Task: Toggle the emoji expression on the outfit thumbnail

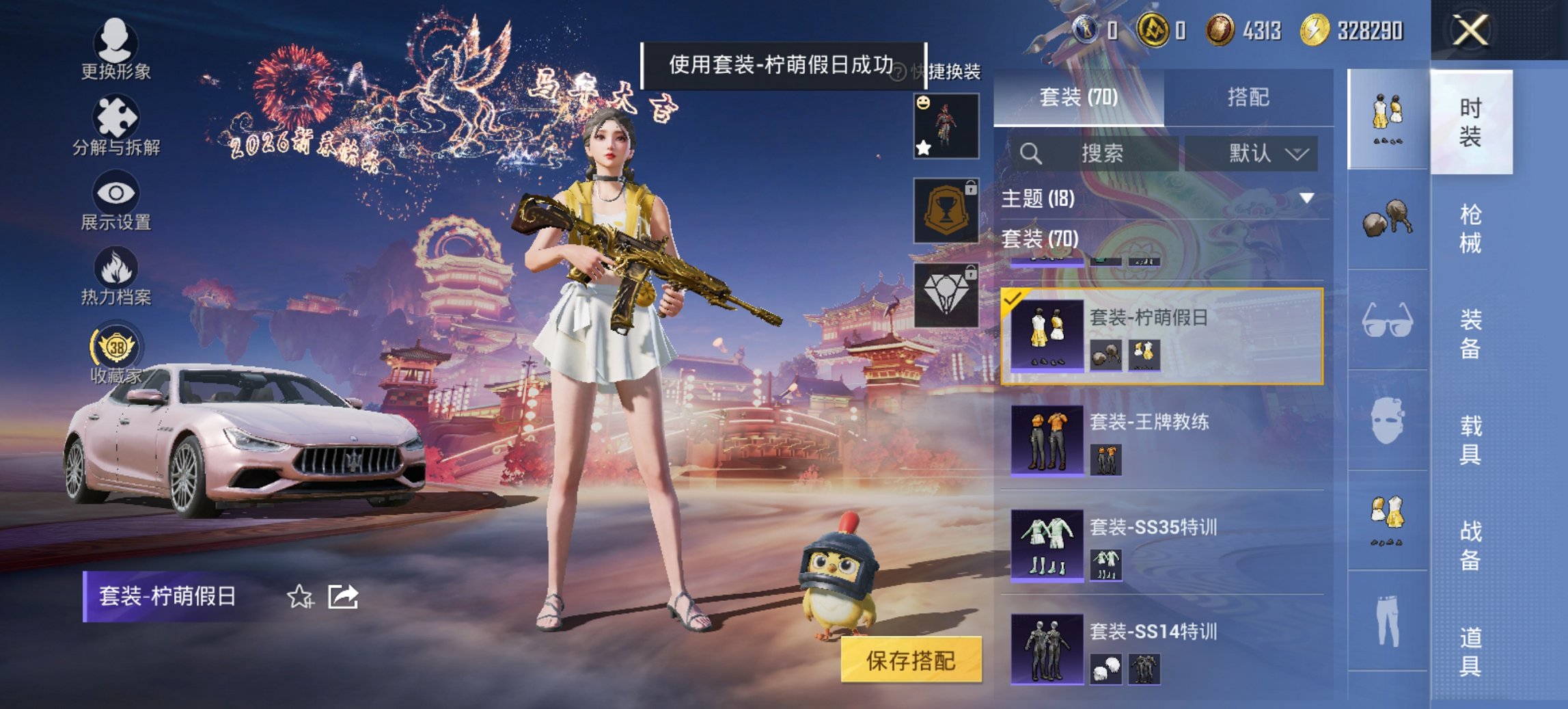Action: pos(924,104)
